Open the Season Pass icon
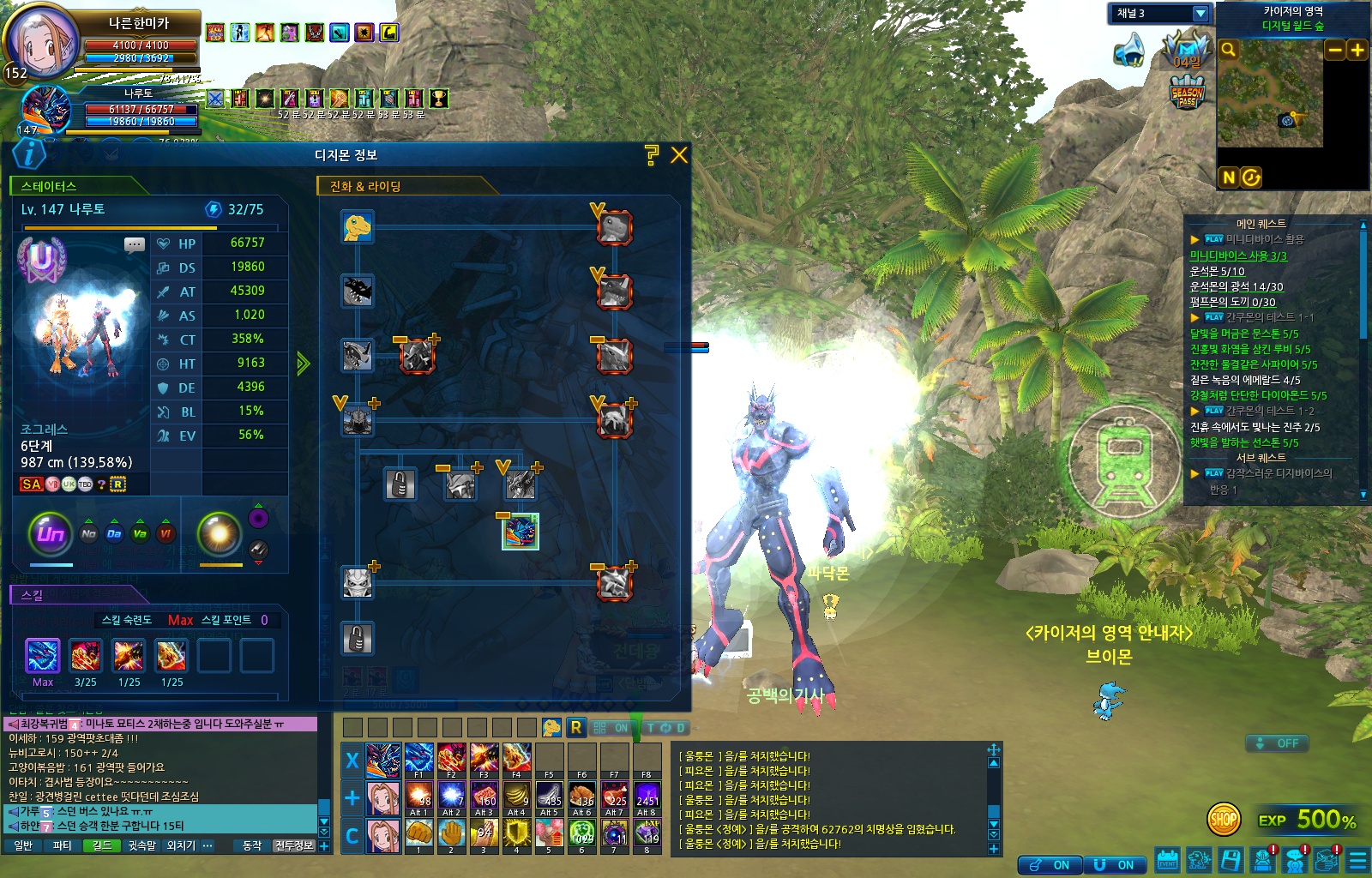Screen dimensions: 1372x878 [1188, 93]
